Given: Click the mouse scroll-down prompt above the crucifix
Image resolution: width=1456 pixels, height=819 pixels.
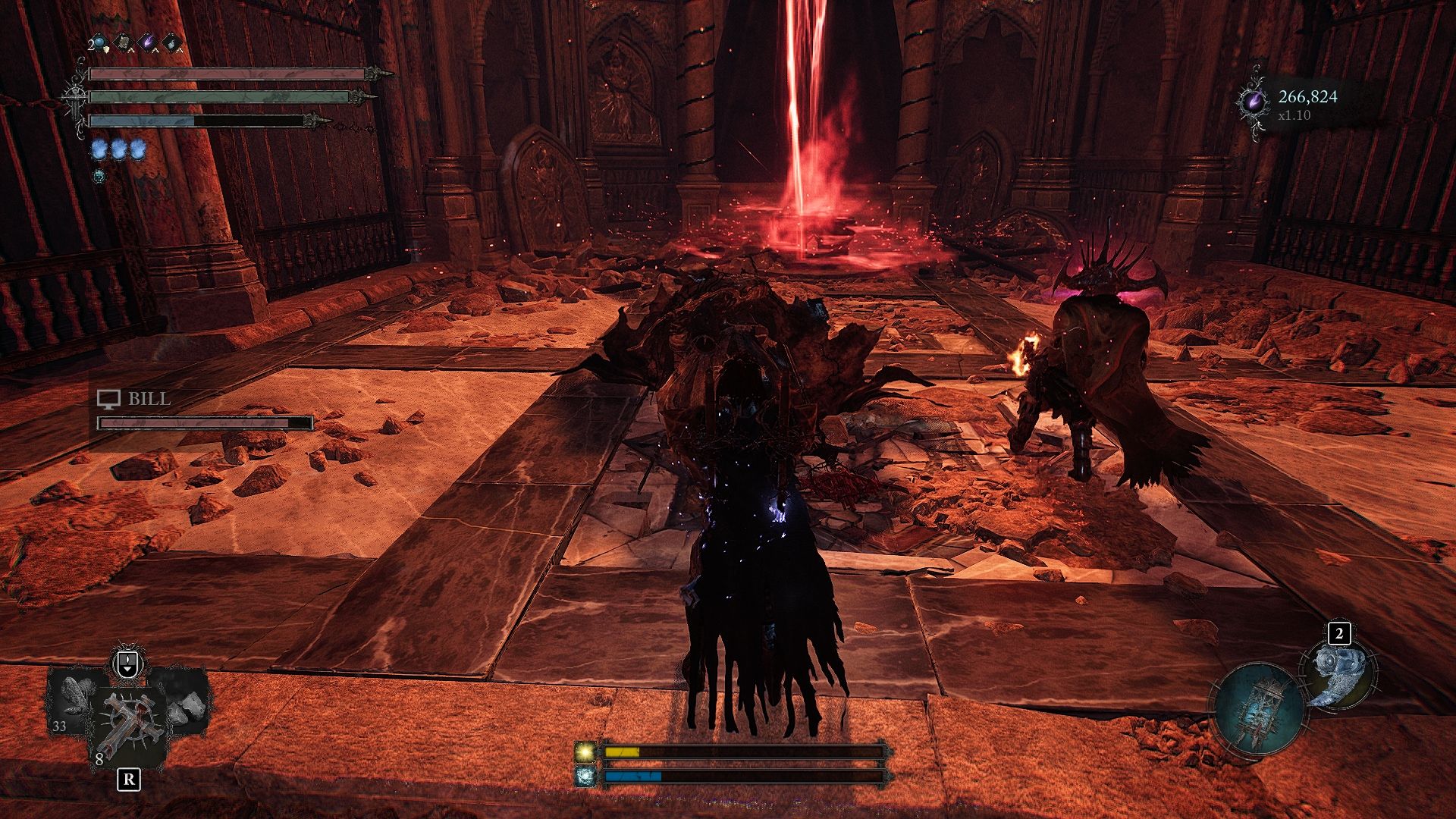Looking at the screenshot, I should coord(127,664).
